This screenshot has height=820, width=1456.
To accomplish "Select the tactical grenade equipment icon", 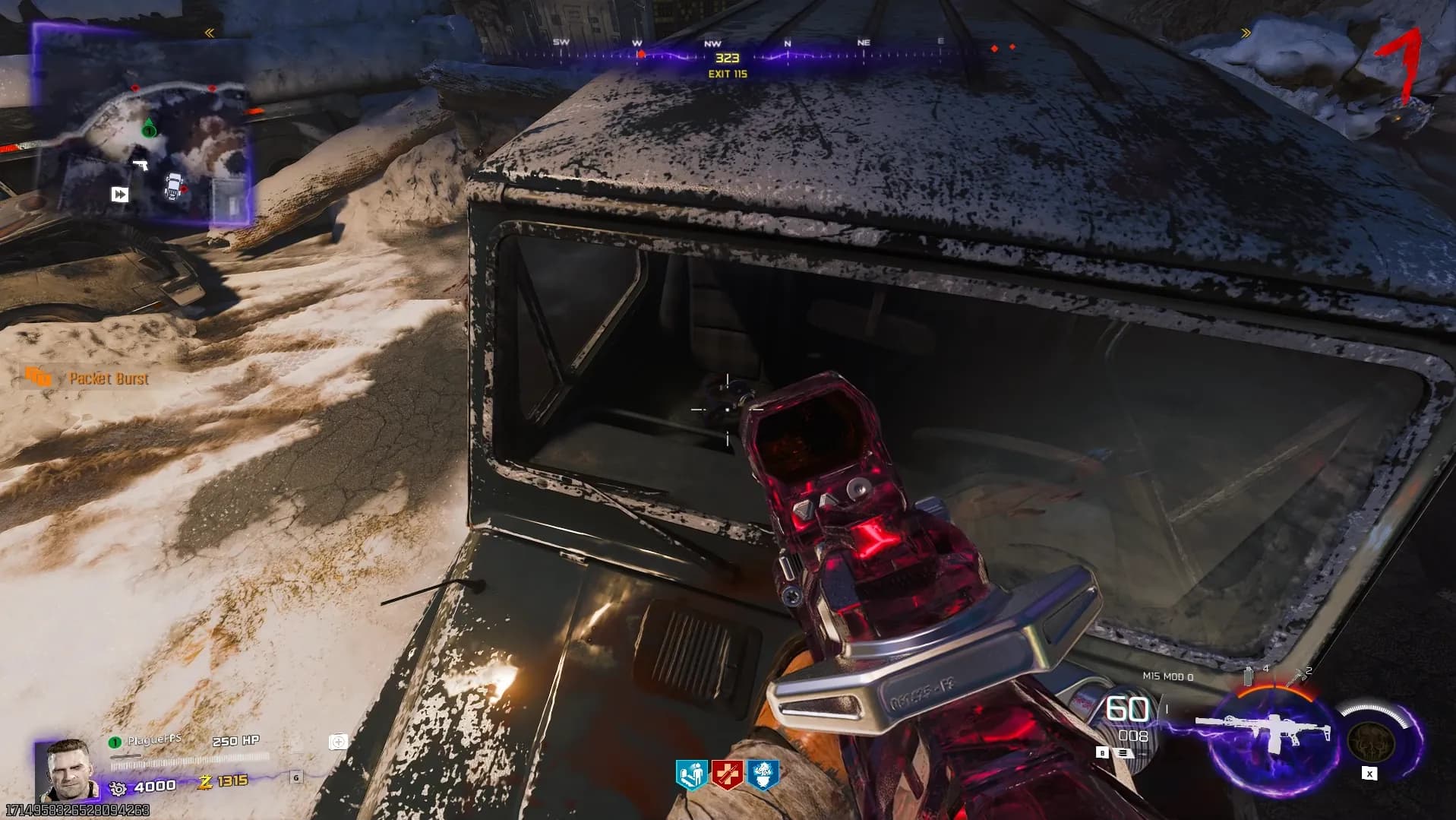I will click(1249, 676).
